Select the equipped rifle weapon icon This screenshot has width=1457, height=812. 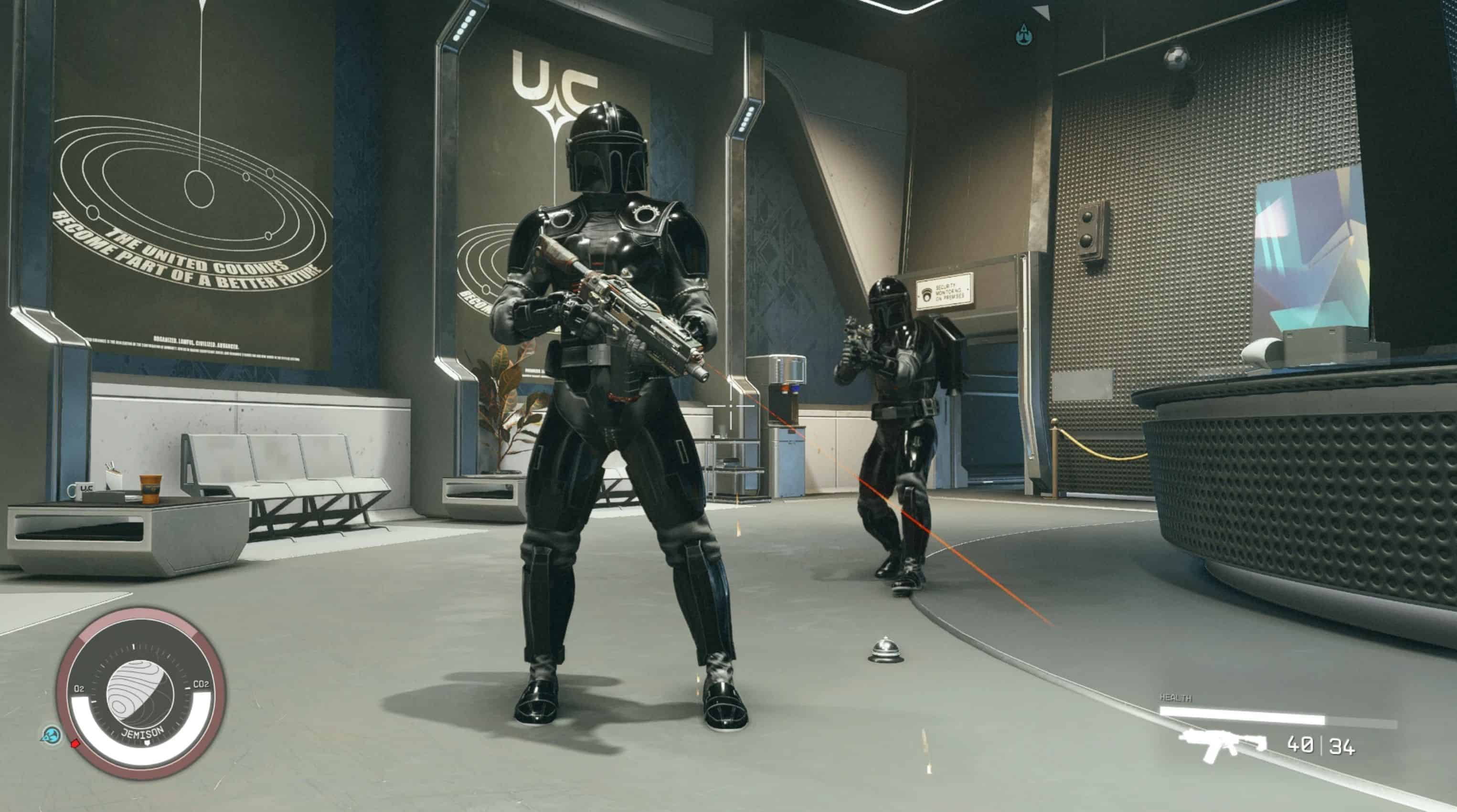tap(1222, 745)
